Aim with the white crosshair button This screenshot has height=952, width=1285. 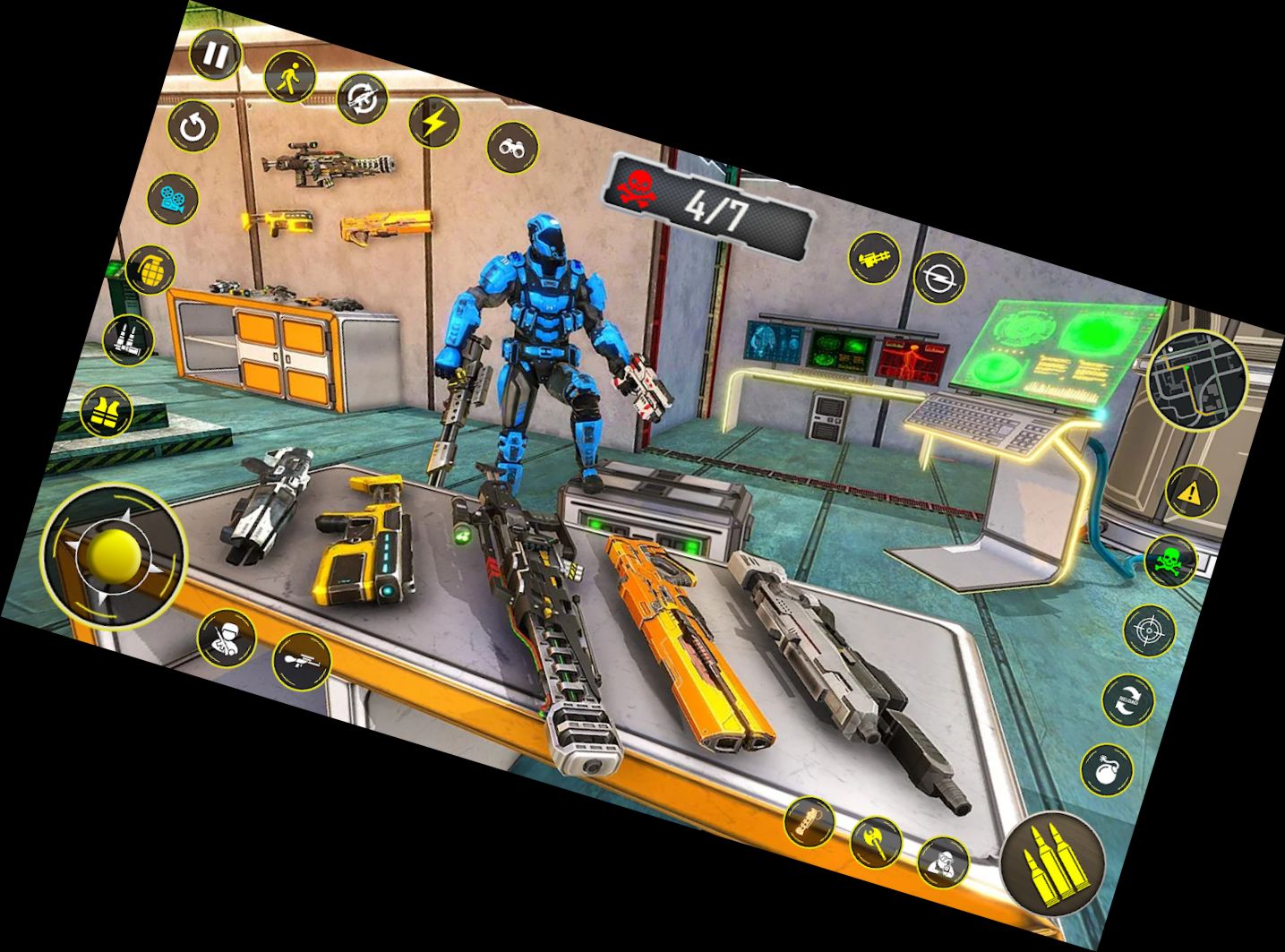[1149, 631]
